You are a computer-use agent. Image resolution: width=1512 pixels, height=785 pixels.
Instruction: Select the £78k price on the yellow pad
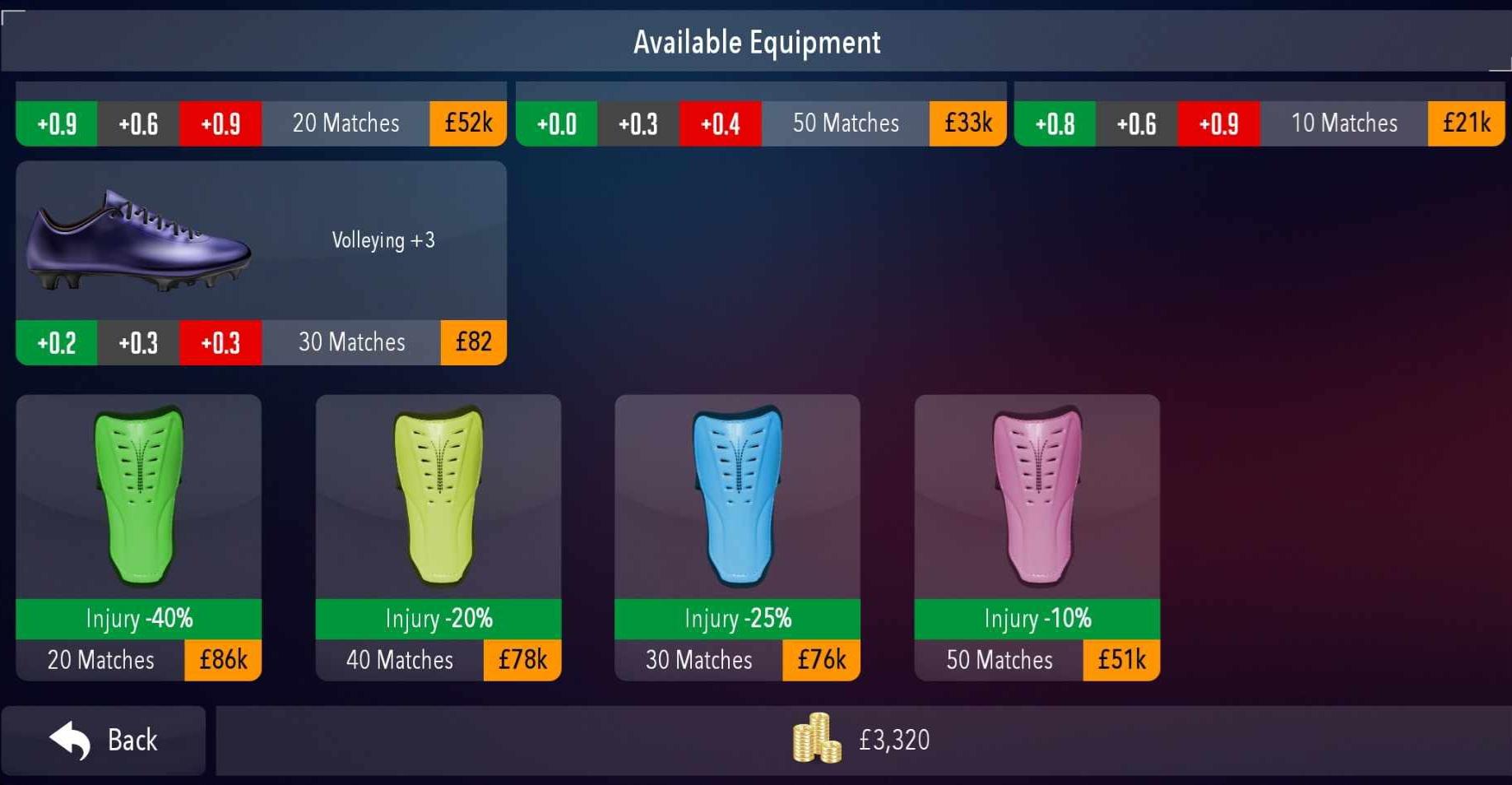[x=522, y=659]
